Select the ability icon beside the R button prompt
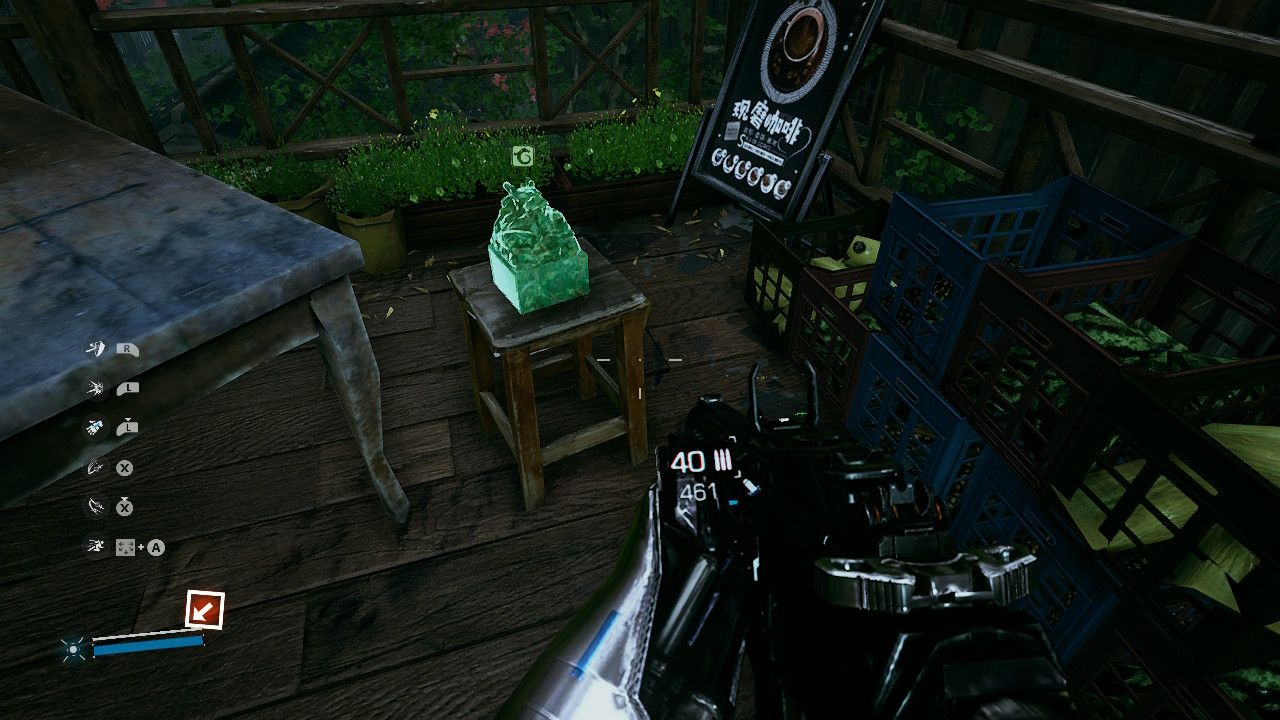The width and height of the screenshot is (1280, 720). (x=95, y=349)
